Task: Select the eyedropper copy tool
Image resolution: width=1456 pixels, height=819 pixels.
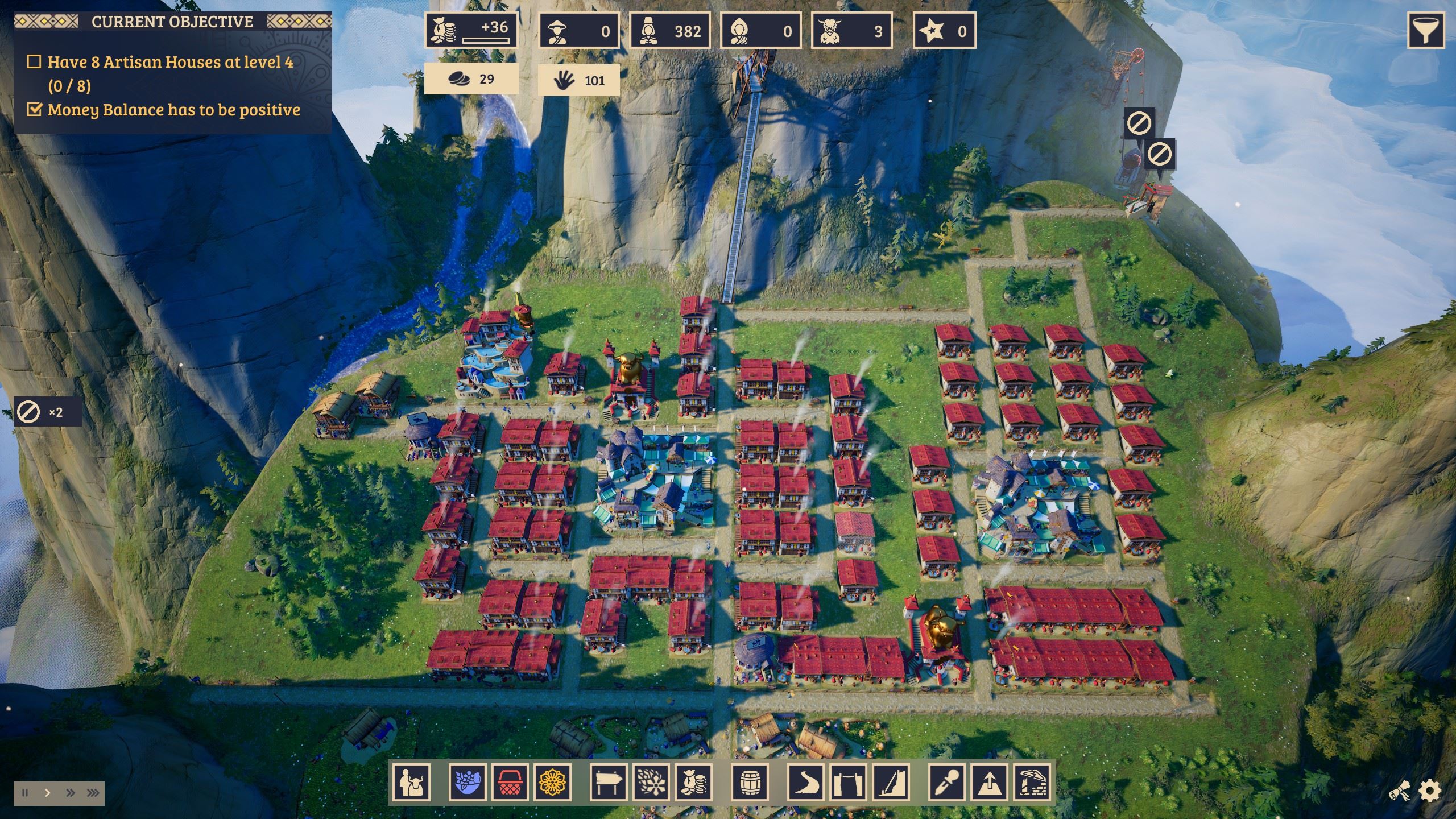Action: (947, 782)
